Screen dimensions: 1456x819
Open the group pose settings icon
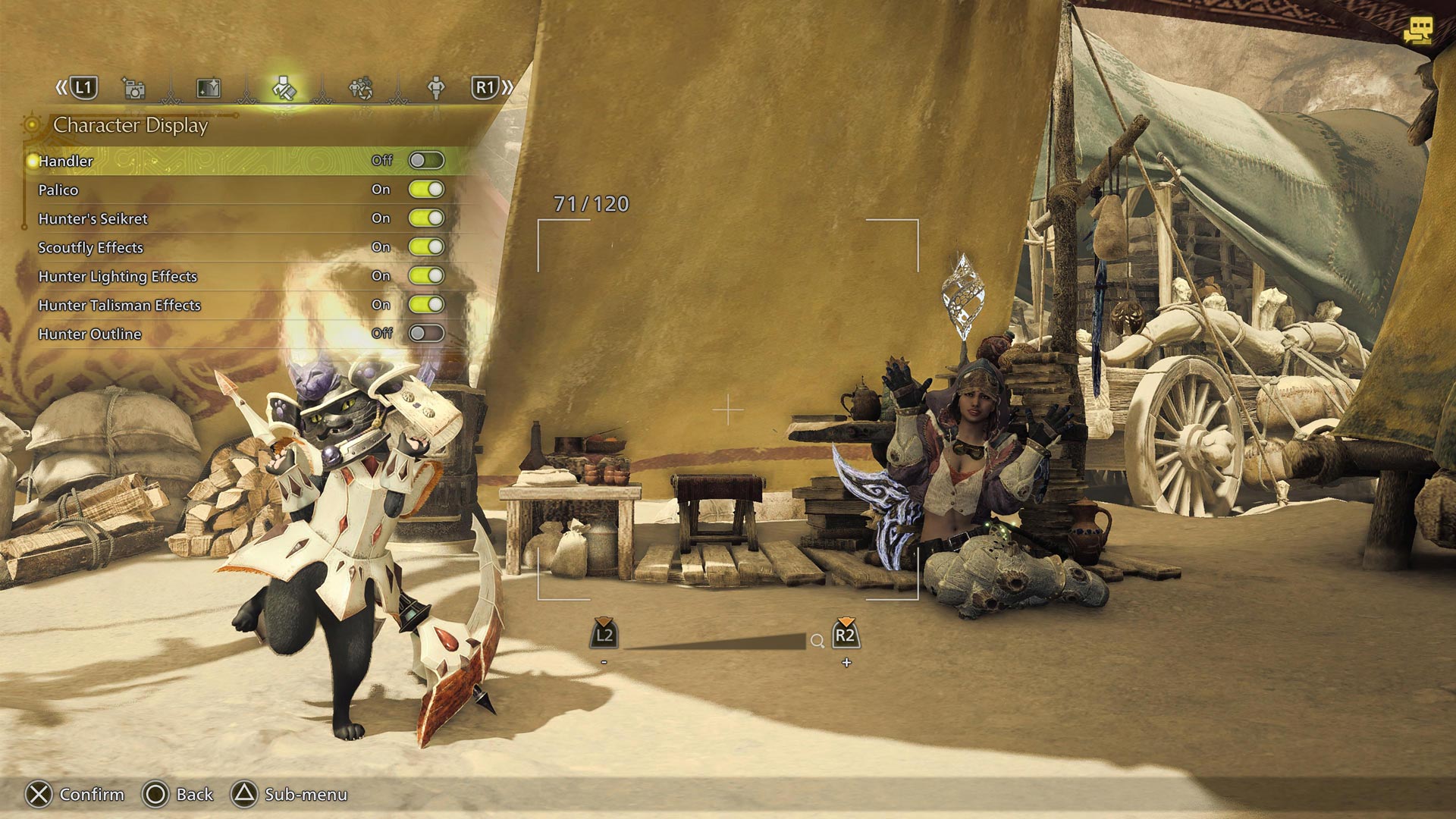tap(362, 88)
